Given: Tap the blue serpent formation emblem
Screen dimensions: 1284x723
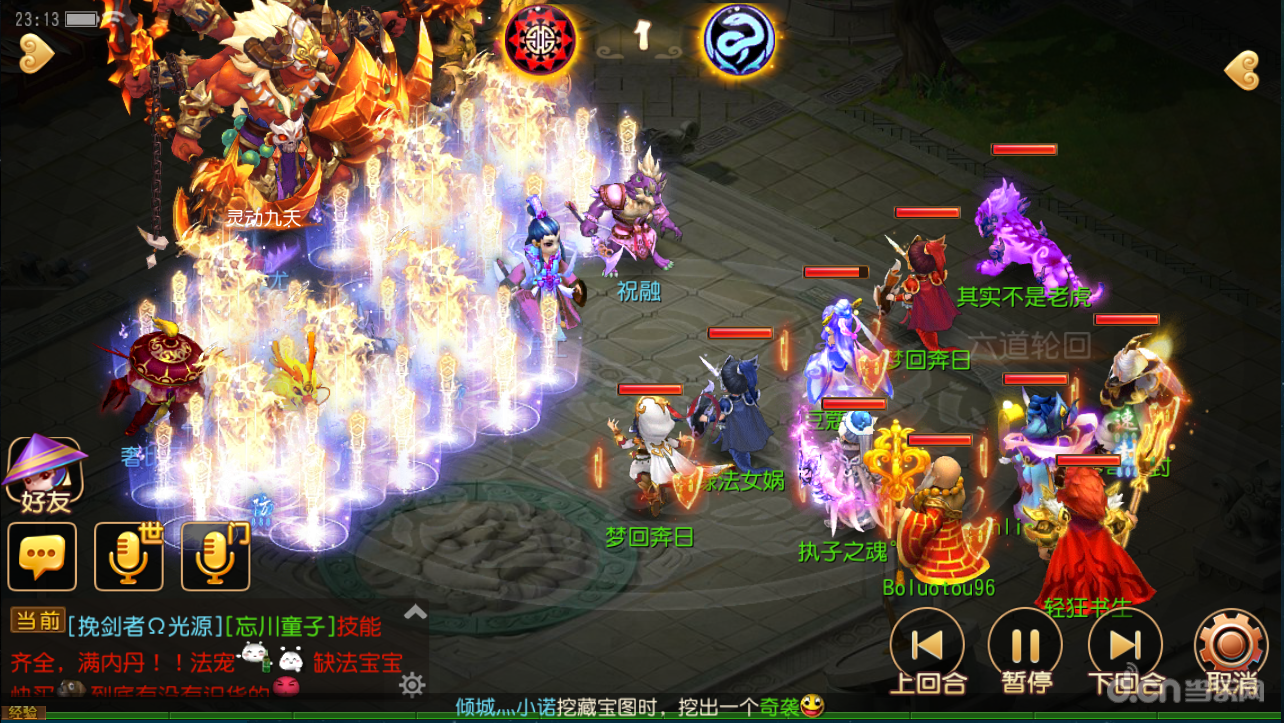Looking at the screenshot, I should [739, 40].
